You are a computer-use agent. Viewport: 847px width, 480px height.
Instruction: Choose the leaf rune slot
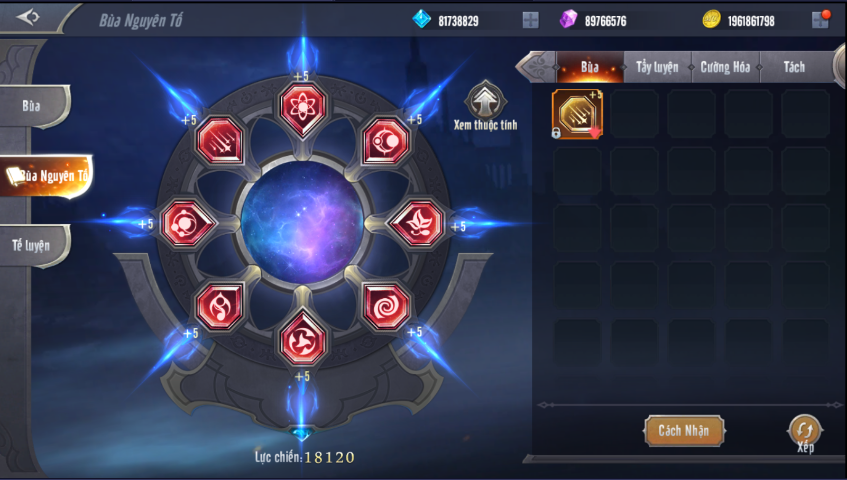(x=417, y=222)
